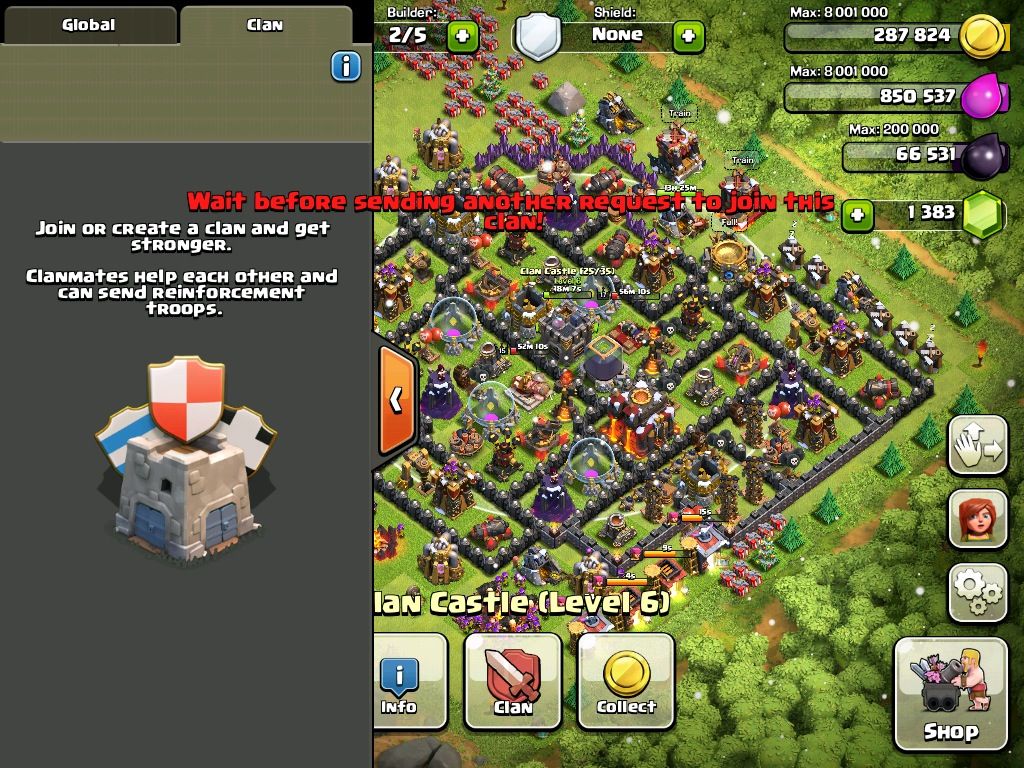Add a builder with green plus
The height and width of the screenshot is (768, 1024).
point(462,37)
